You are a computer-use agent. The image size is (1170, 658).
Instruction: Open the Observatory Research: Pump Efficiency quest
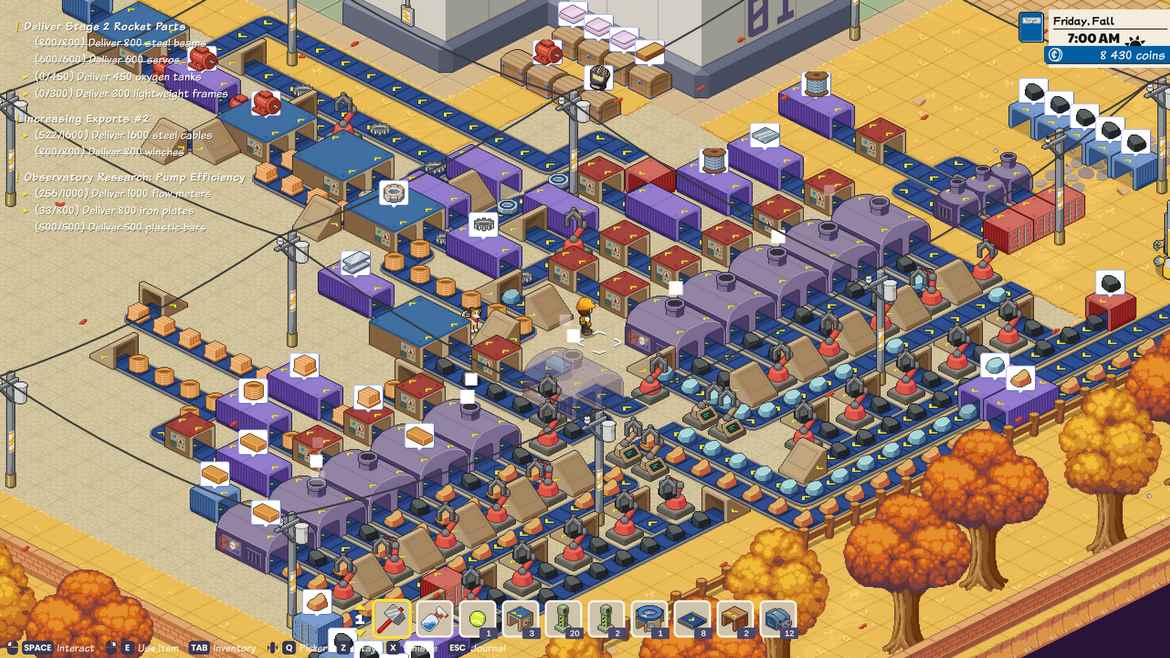point(134,177)
